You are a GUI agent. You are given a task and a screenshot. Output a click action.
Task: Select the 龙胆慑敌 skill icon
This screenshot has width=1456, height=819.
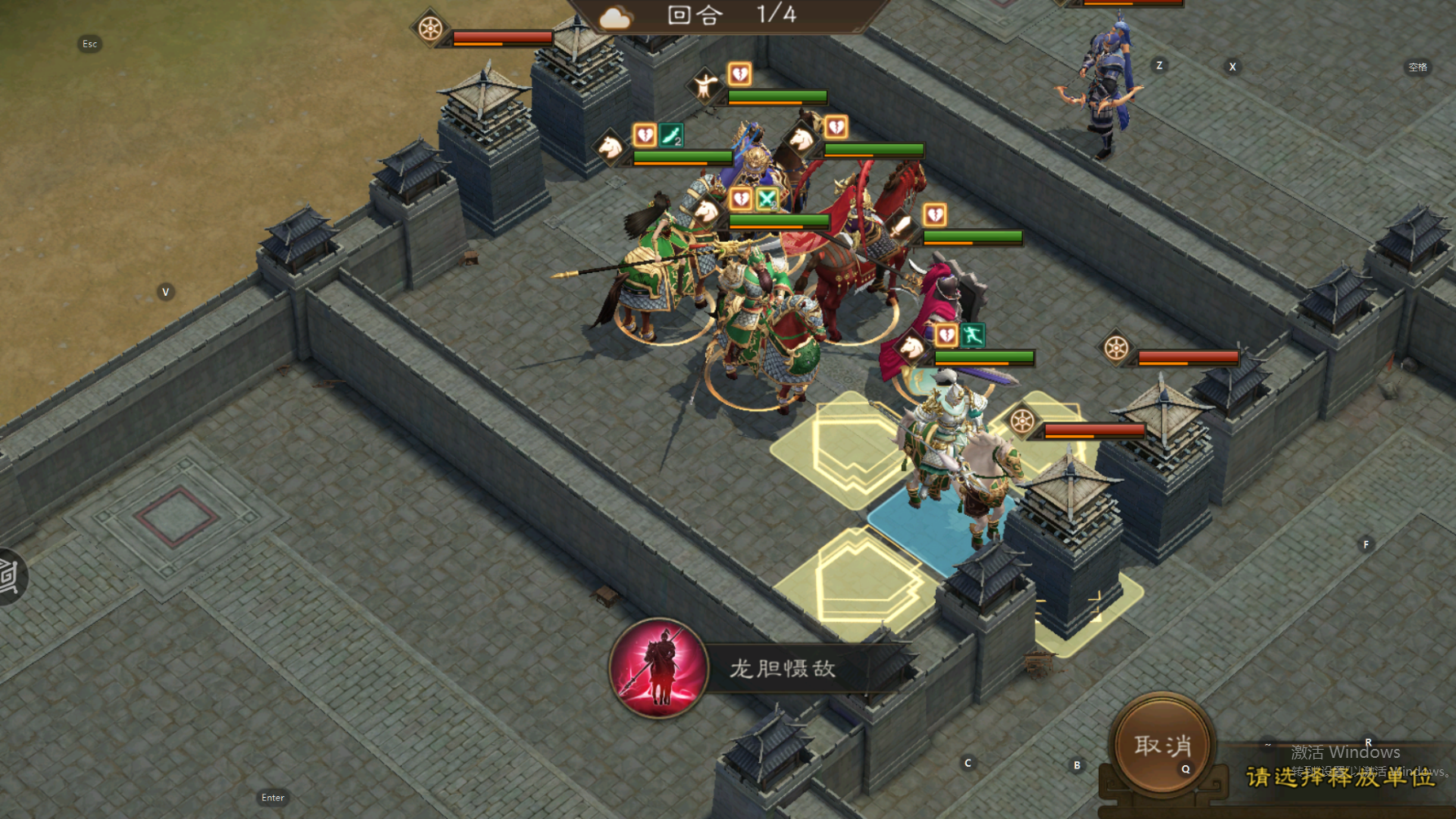(659, 668)
